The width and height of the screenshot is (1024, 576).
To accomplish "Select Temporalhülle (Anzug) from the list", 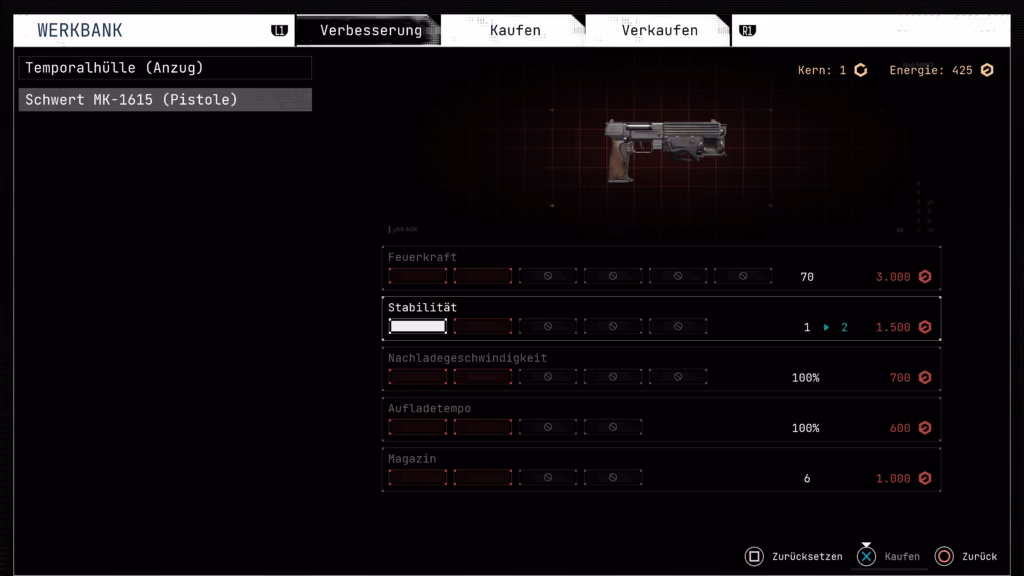I will point(165,68).
